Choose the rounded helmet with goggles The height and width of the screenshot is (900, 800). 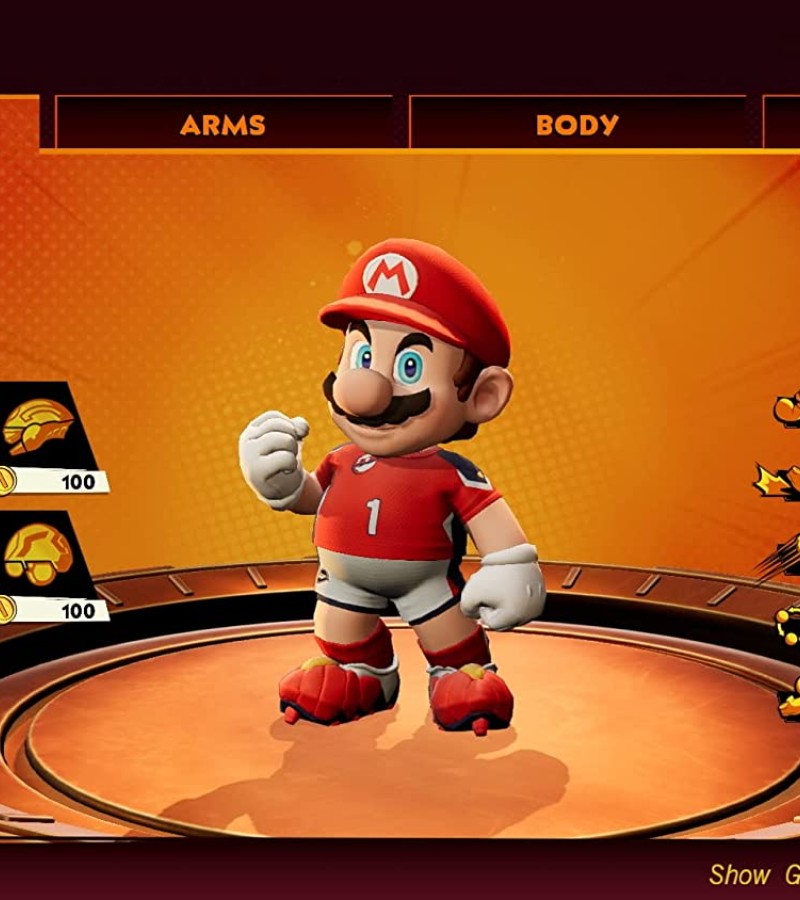40,555
